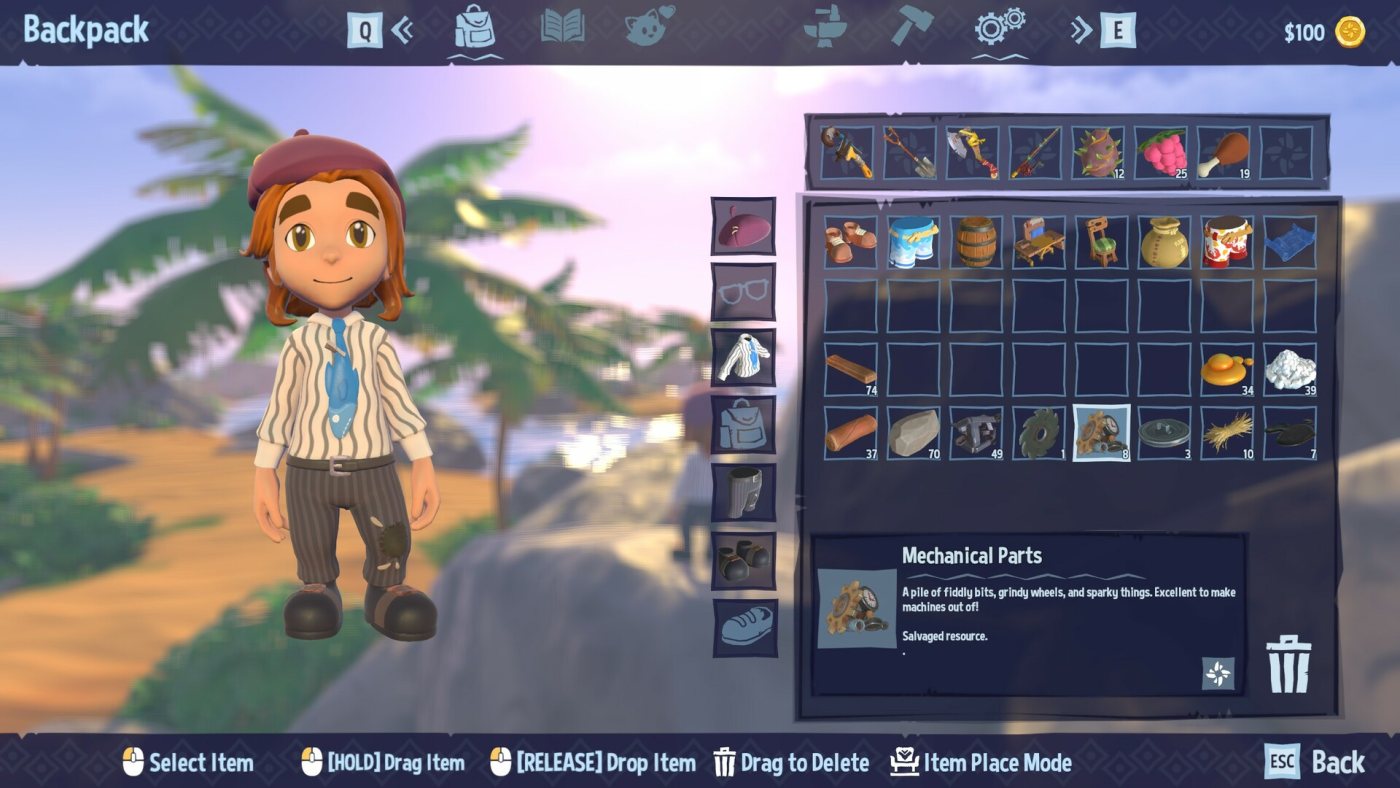Viewport: 1400px width, 788px height.
Task: Open the backpack tab
Action: [475, 27]
